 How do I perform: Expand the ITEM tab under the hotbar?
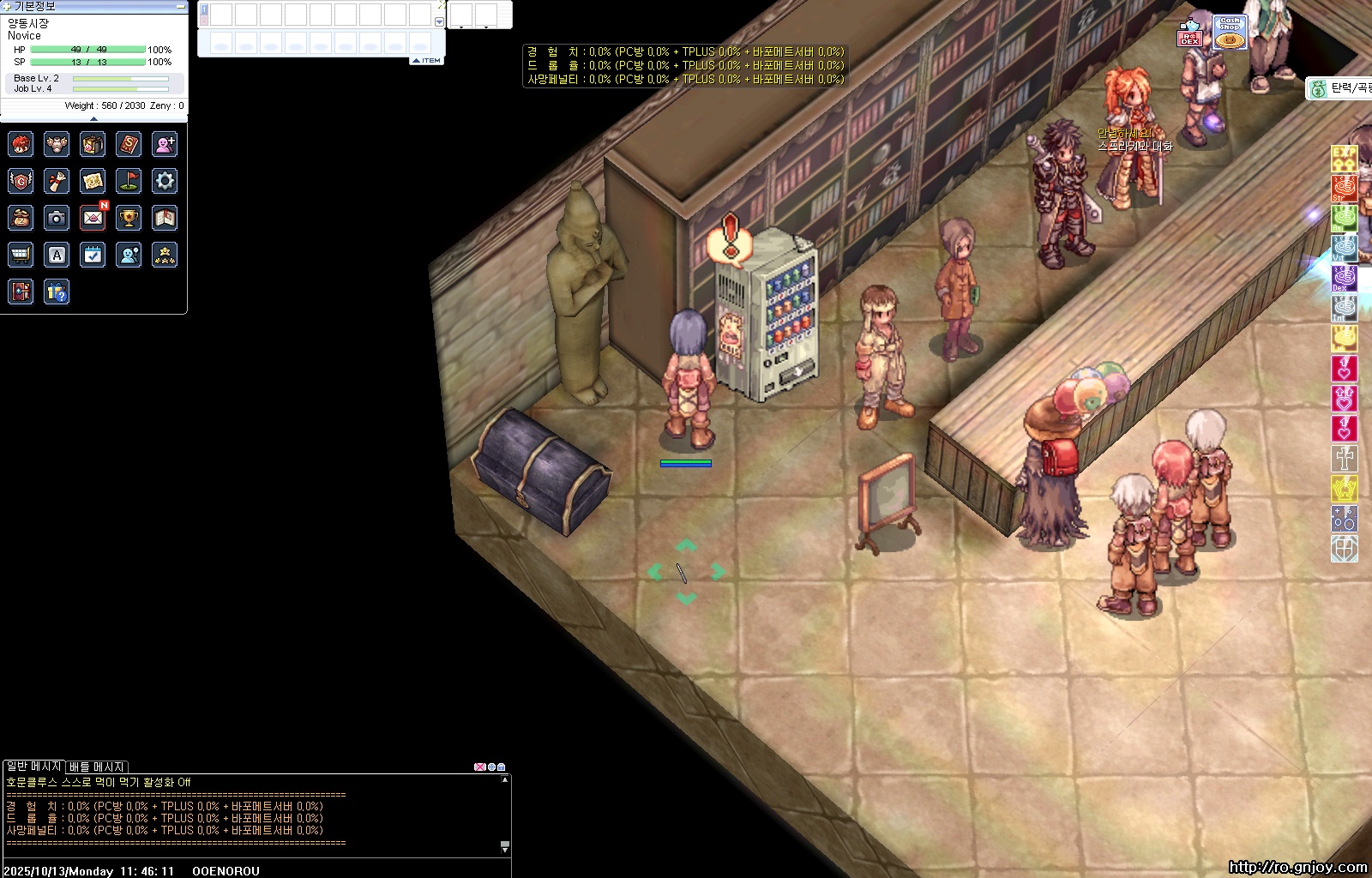pyautogui.click(x=427, y=61)
